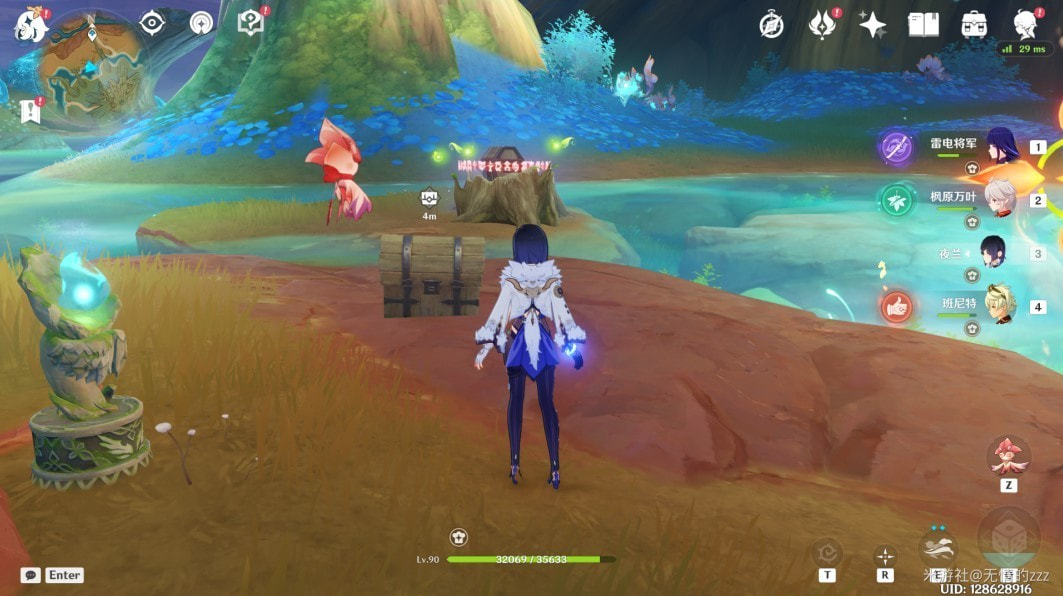Open the chat box speech bubble
The height and width of the screenshot is (596, 1063).
(31, 575)
